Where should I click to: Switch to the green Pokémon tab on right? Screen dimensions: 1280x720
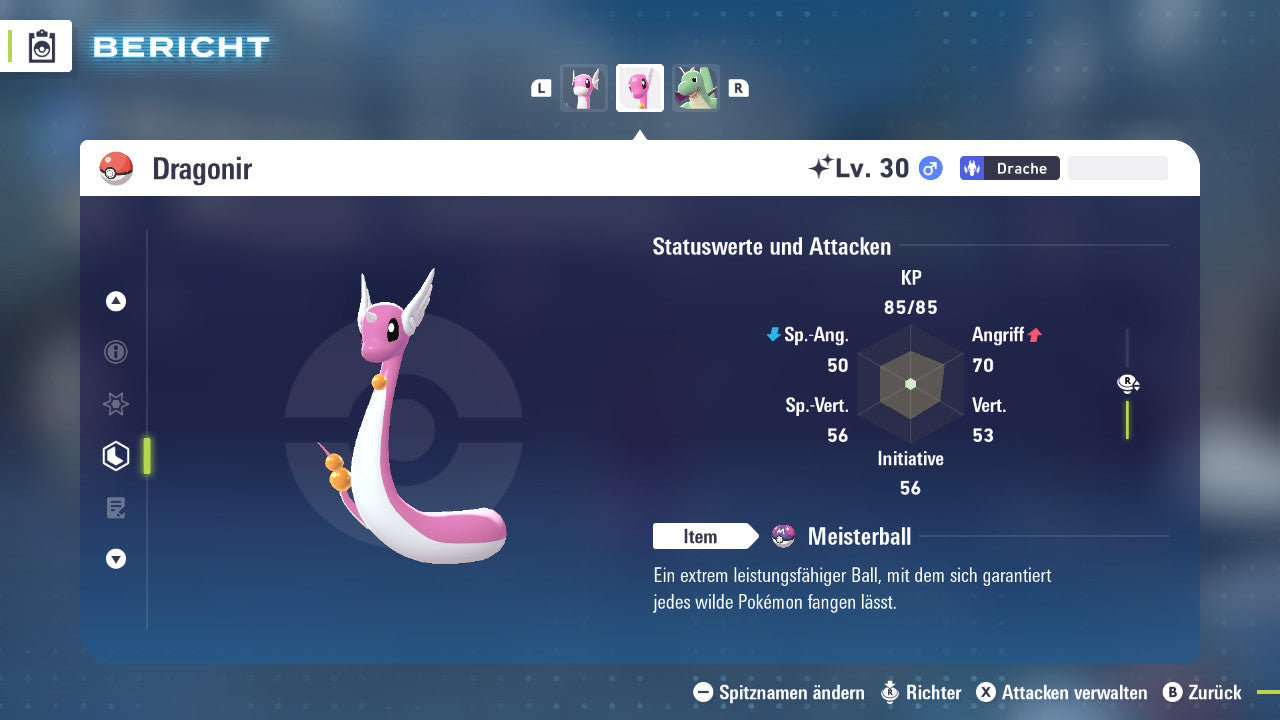695,88
